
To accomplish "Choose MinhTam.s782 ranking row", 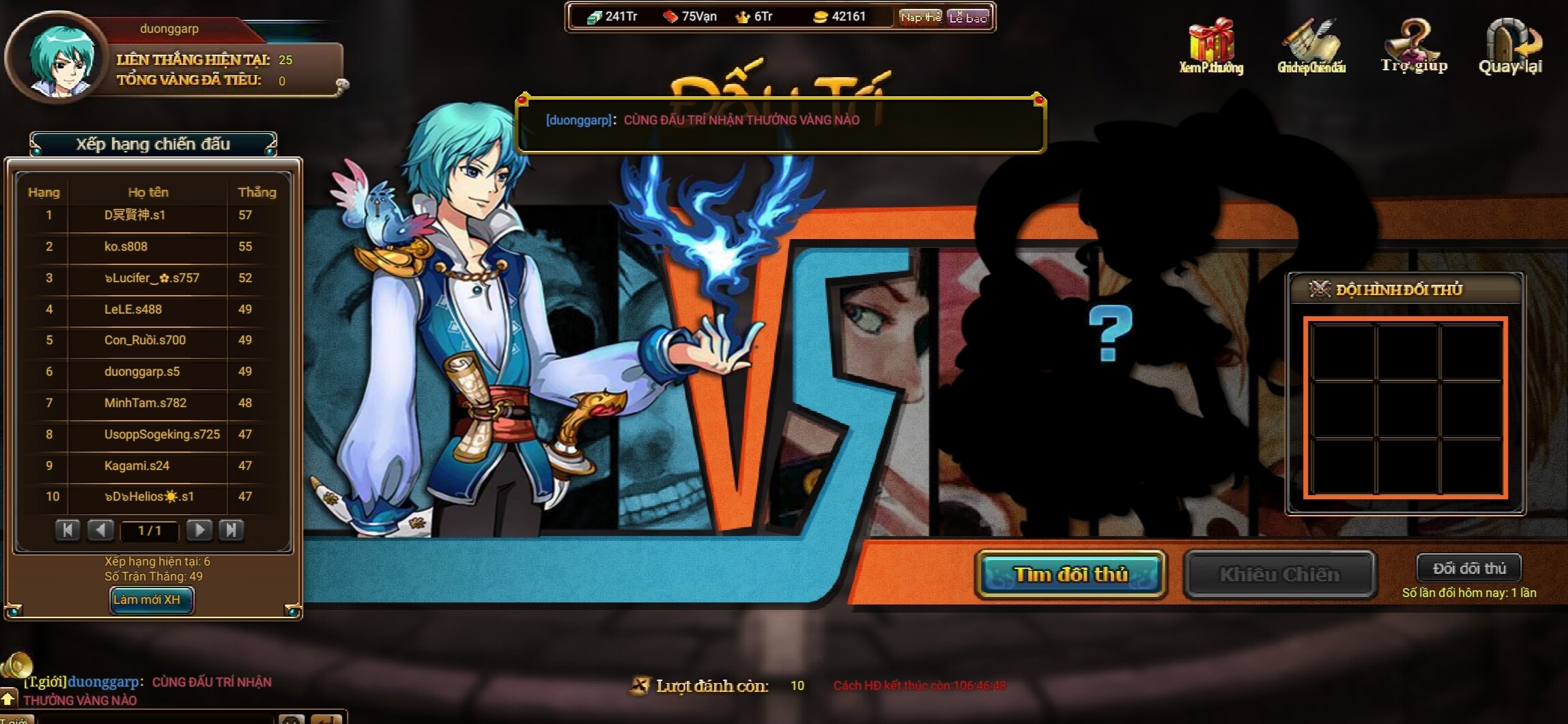I will click(145, 403).
